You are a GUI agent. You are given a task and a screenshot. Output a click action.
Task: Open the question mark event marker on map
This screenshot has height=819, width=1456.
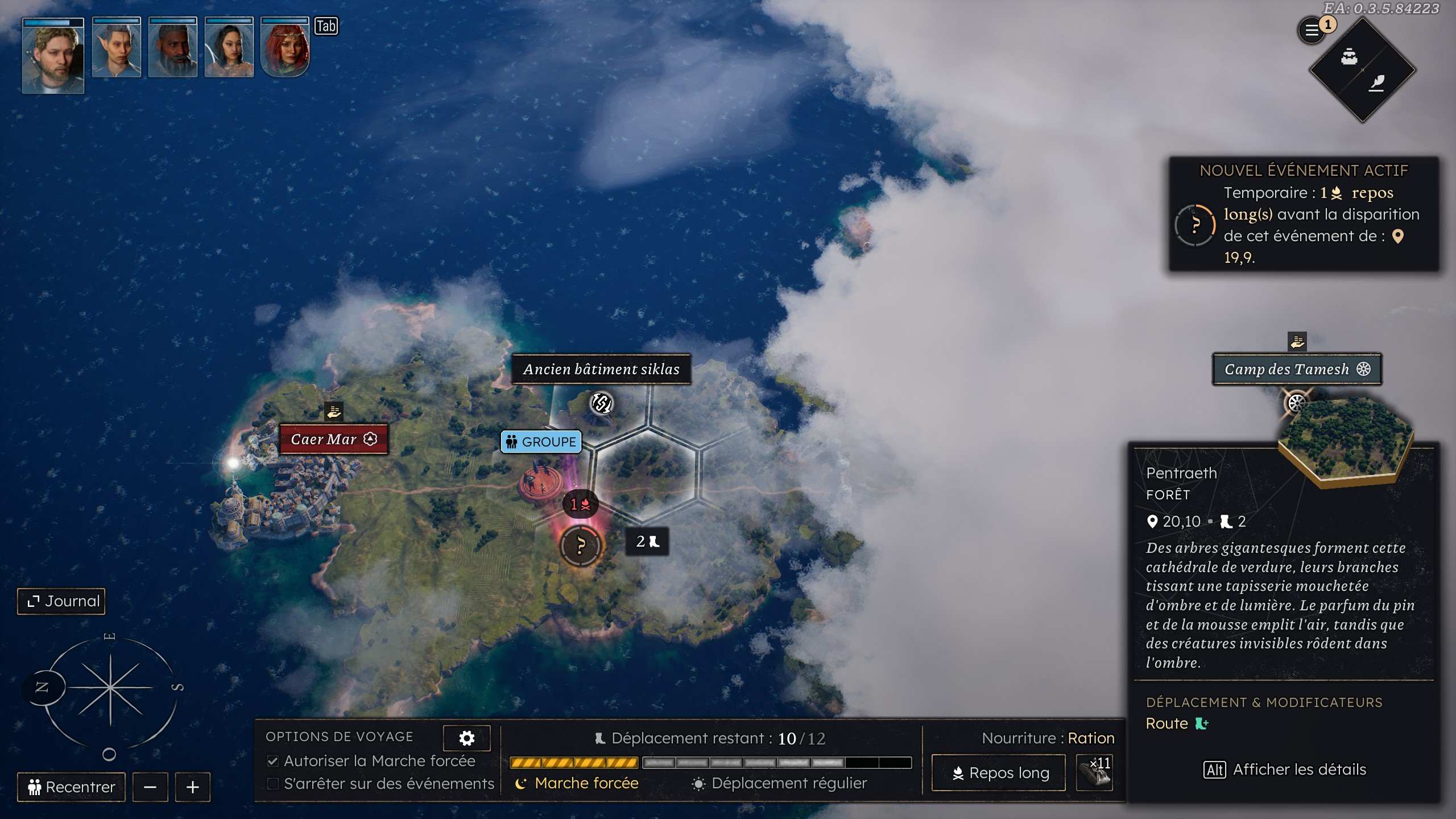(580, 546)
